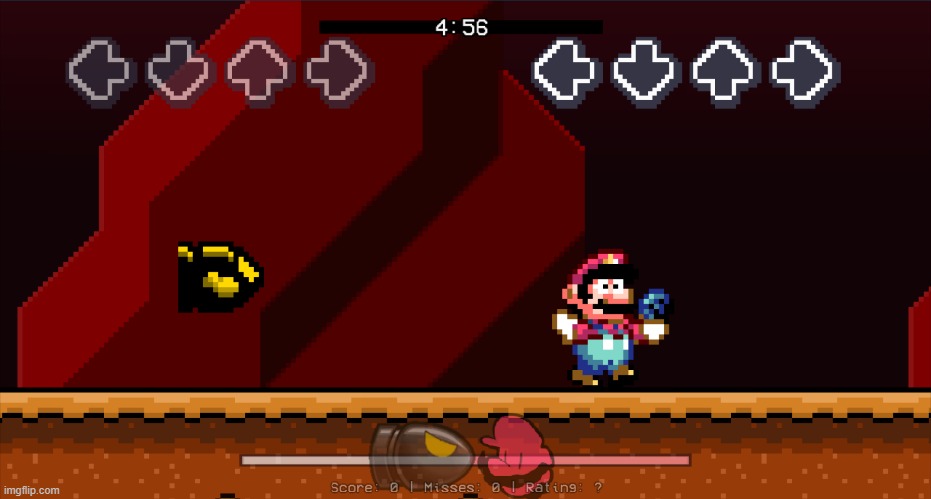Image resolution: width=931 pixels, height=499 pixels.
Task: Hit the player's bright left arrow receptor
Action: pos(567,73)
